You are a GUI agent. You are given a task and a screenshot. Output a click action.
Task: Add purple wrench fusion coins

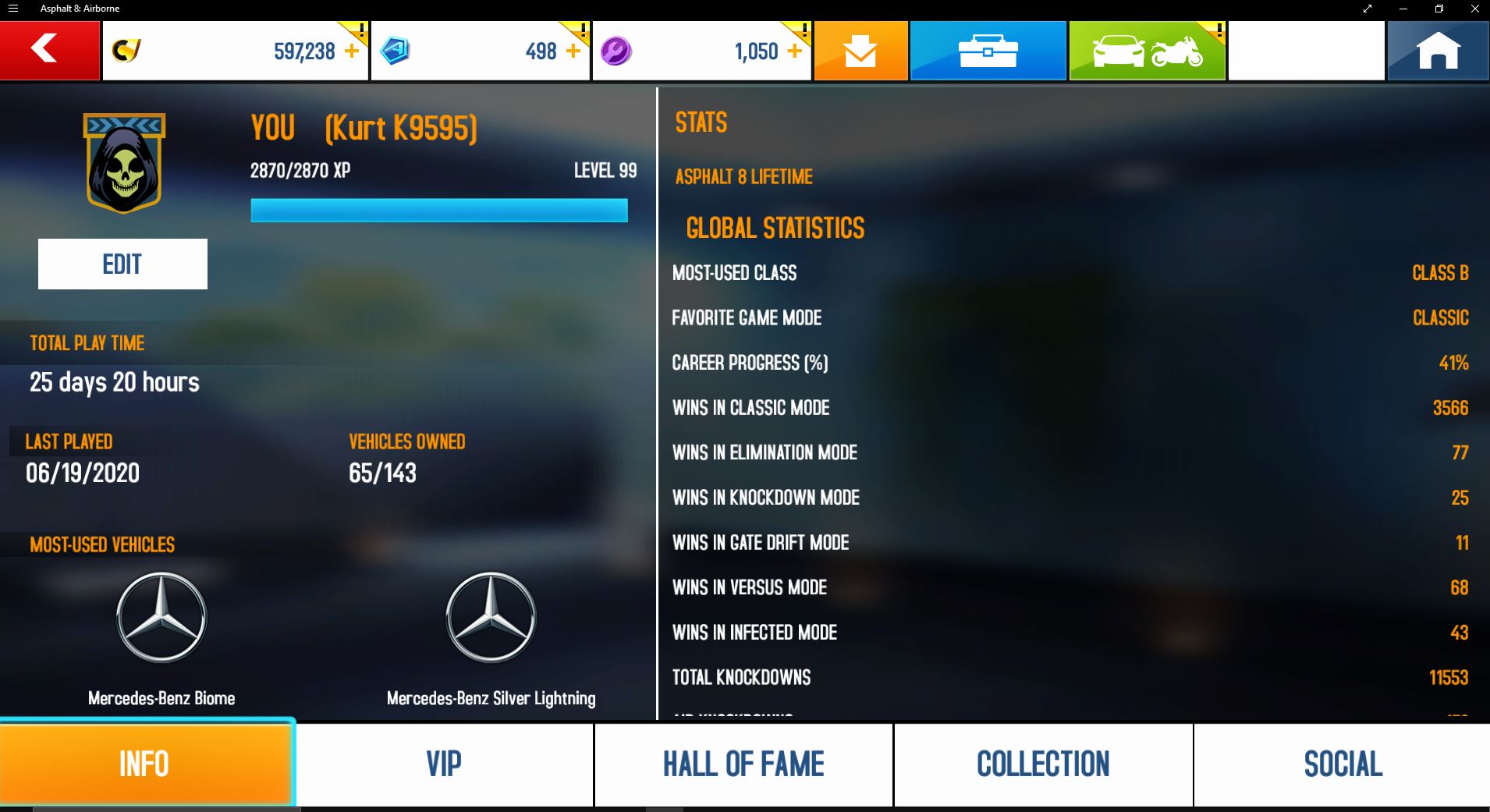[x=795, y=51]
